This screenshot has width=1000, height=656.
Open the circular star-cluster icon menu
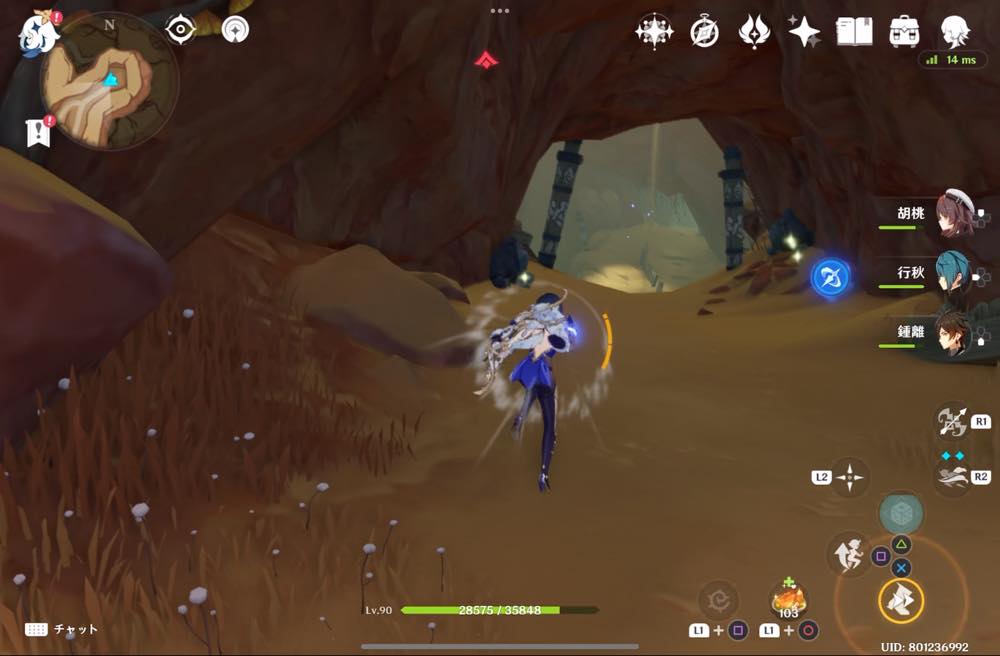(x=654, y=32)
